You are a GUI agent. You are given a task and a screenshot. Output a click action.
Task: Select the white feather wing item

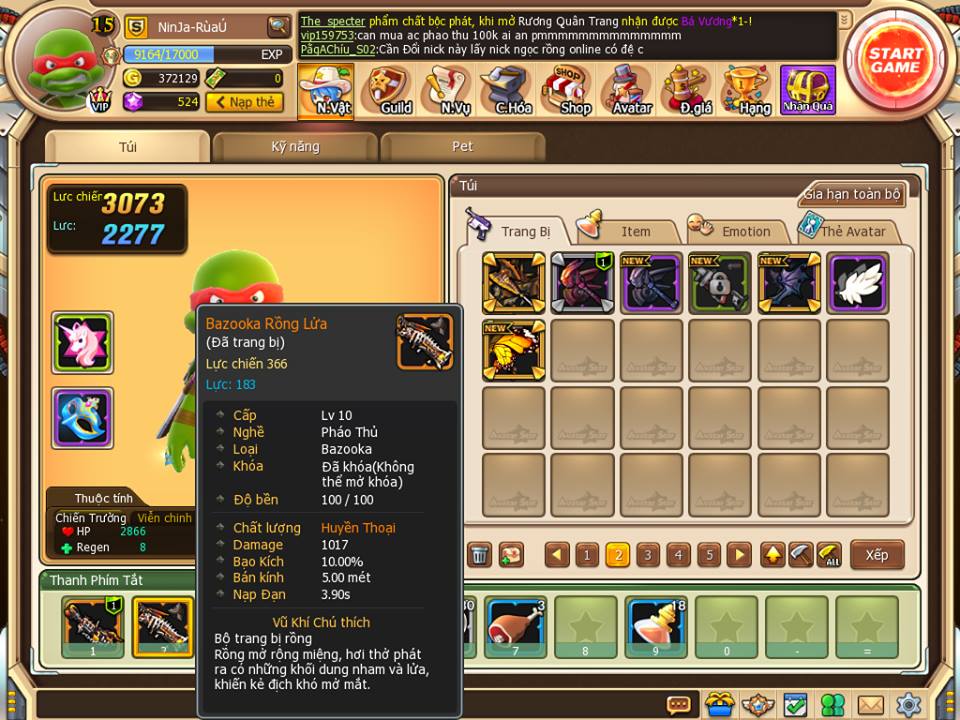coord(858,283)
